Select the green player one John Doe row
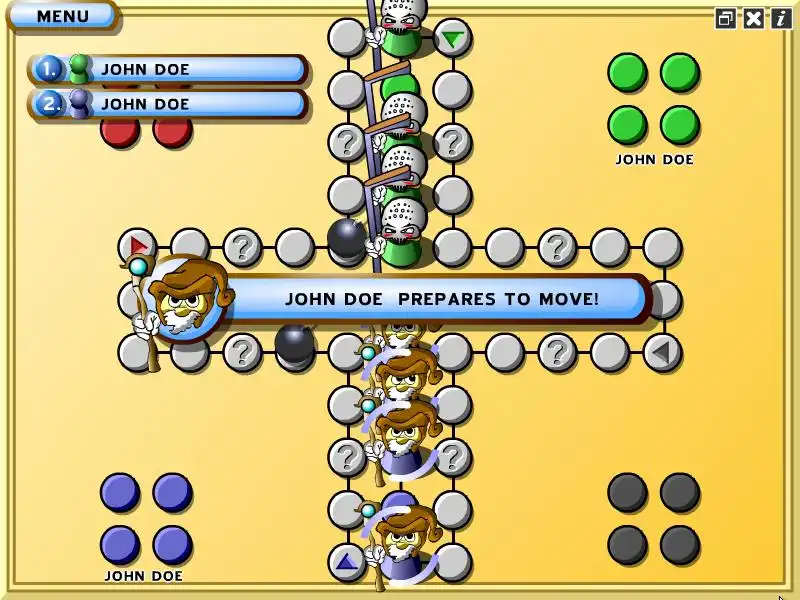Screen dimensions: 800x600 pos(168,70)
